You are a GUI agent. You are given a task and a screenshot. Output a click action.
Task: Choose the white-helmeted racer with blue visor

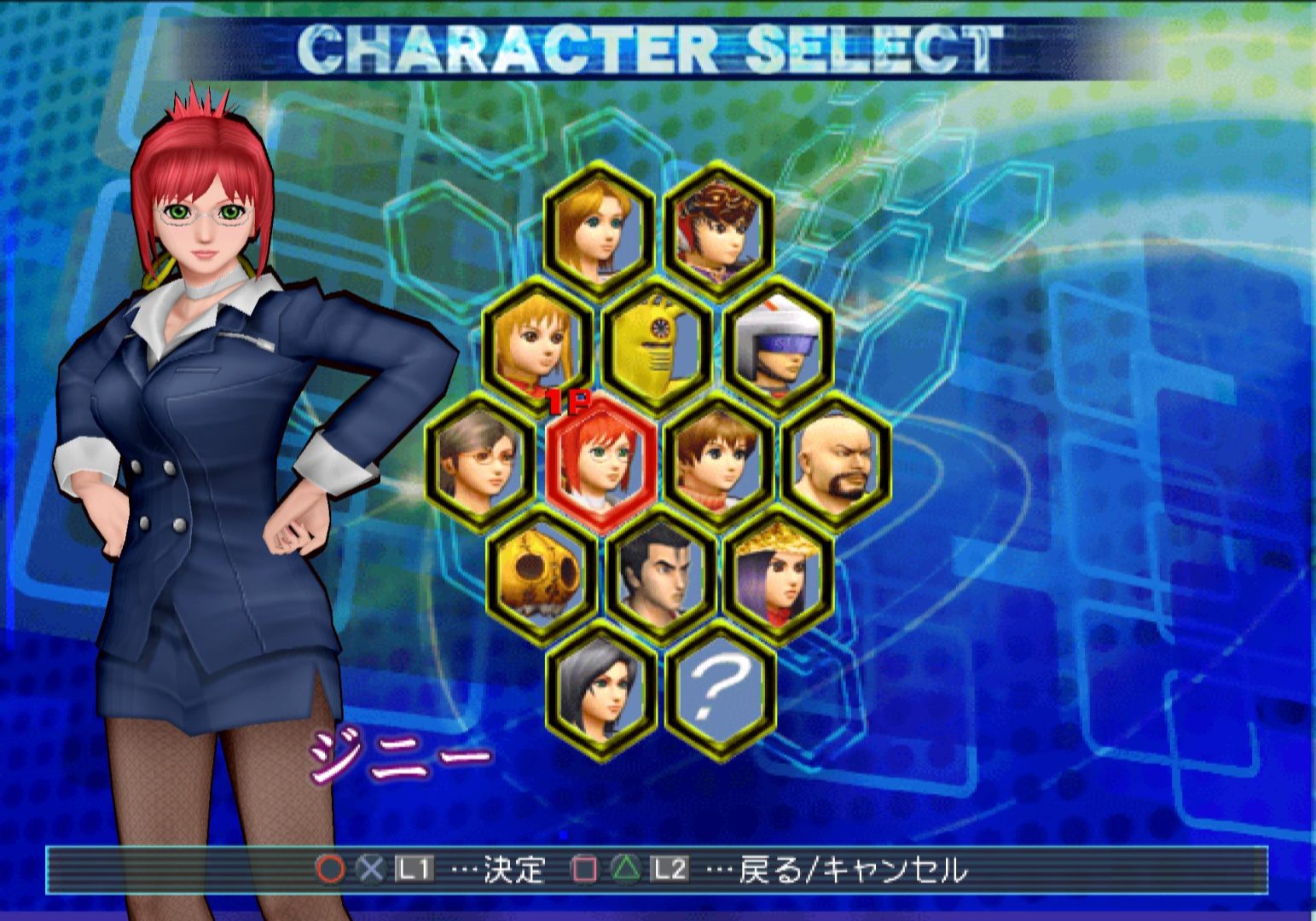(x=778, y=343)
